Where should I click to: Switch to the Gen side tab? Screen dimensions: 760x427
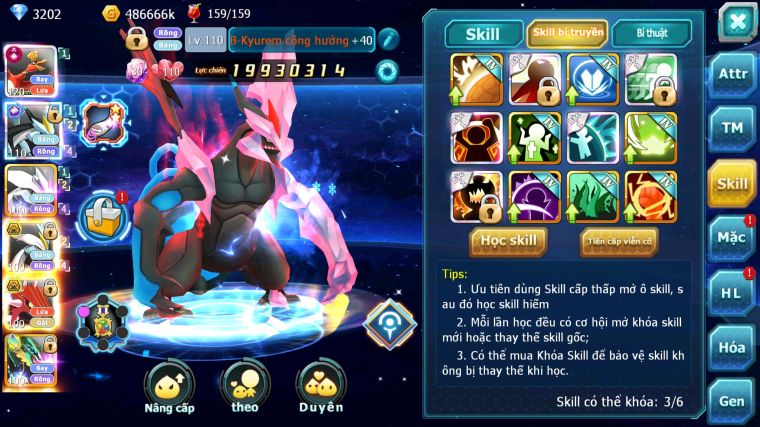tap(732, 400)
